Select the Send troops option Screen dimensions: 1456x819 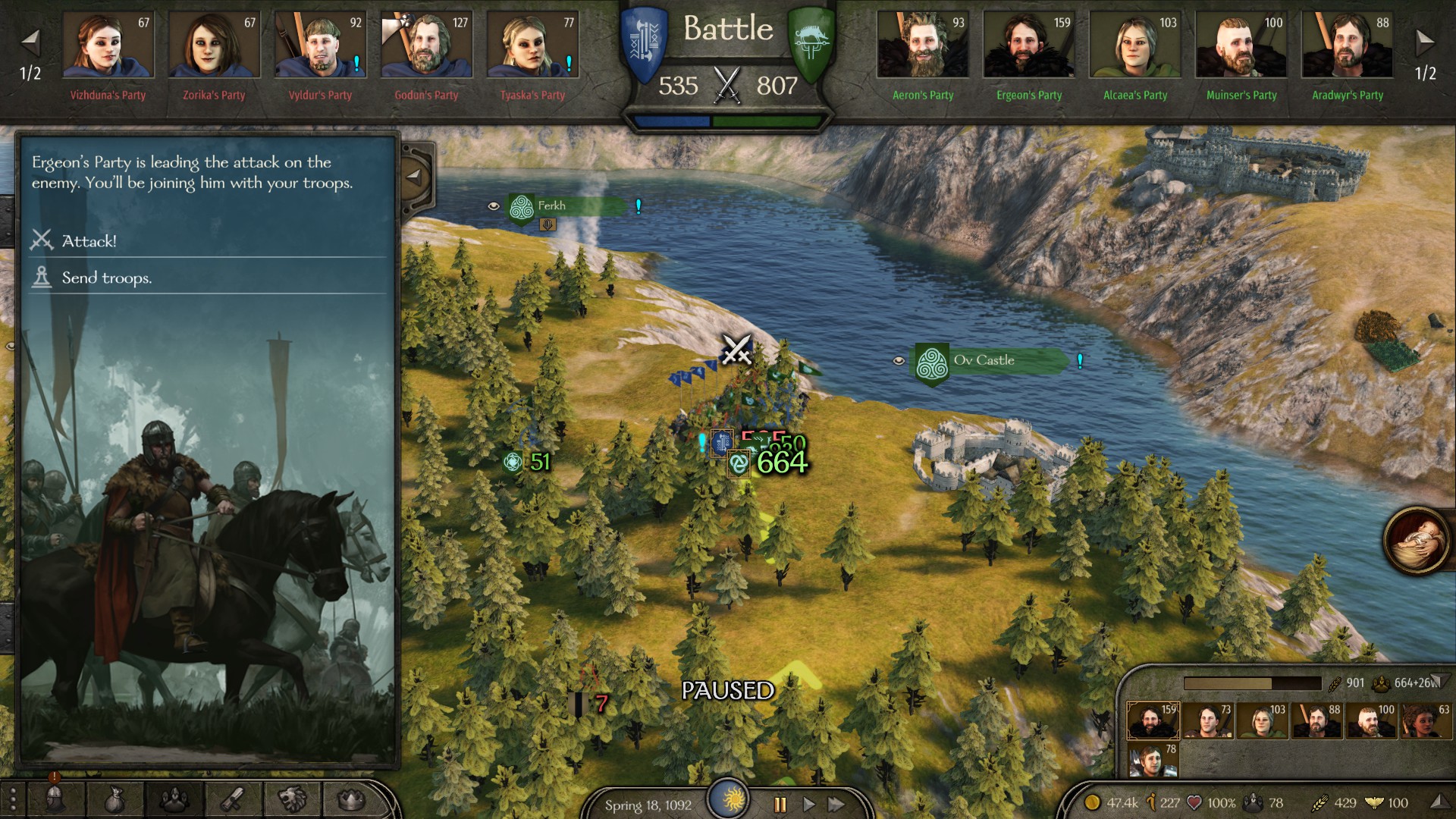coord(106,278)
